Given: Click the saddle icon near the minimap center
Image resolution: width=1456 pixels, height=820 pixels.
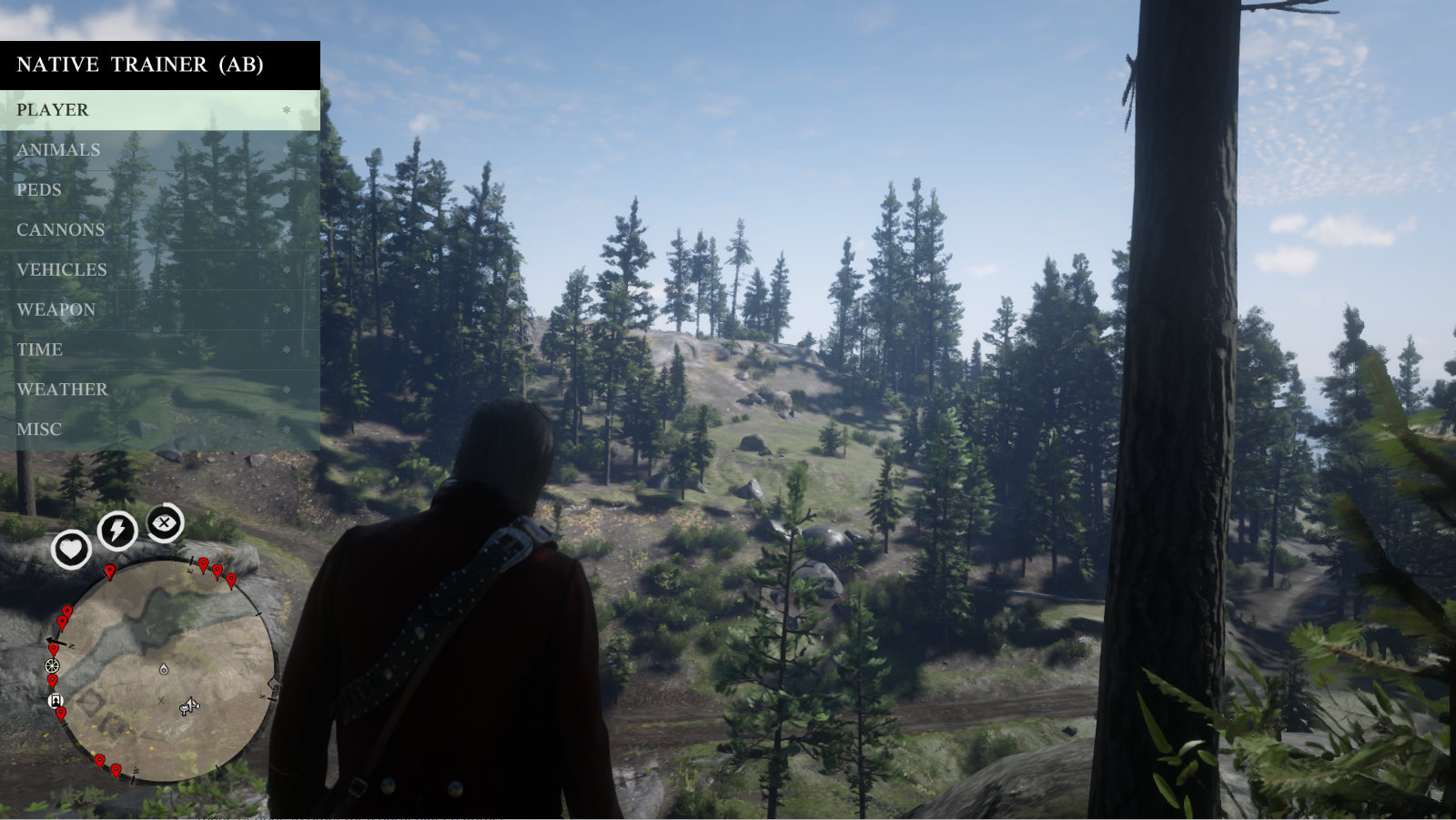Looking at the screenshot, I should pos(188,707).
